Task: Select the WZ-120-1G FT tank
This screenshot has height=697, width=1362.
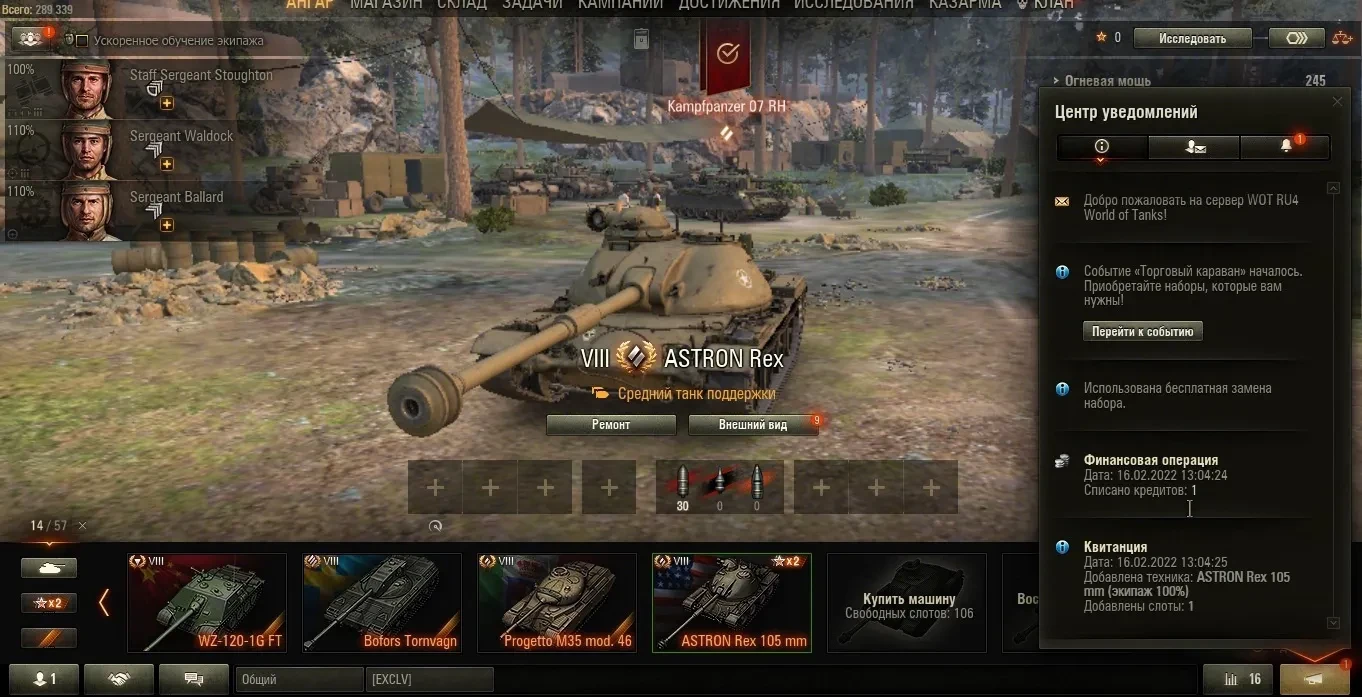Action: (x=207, y=603)
